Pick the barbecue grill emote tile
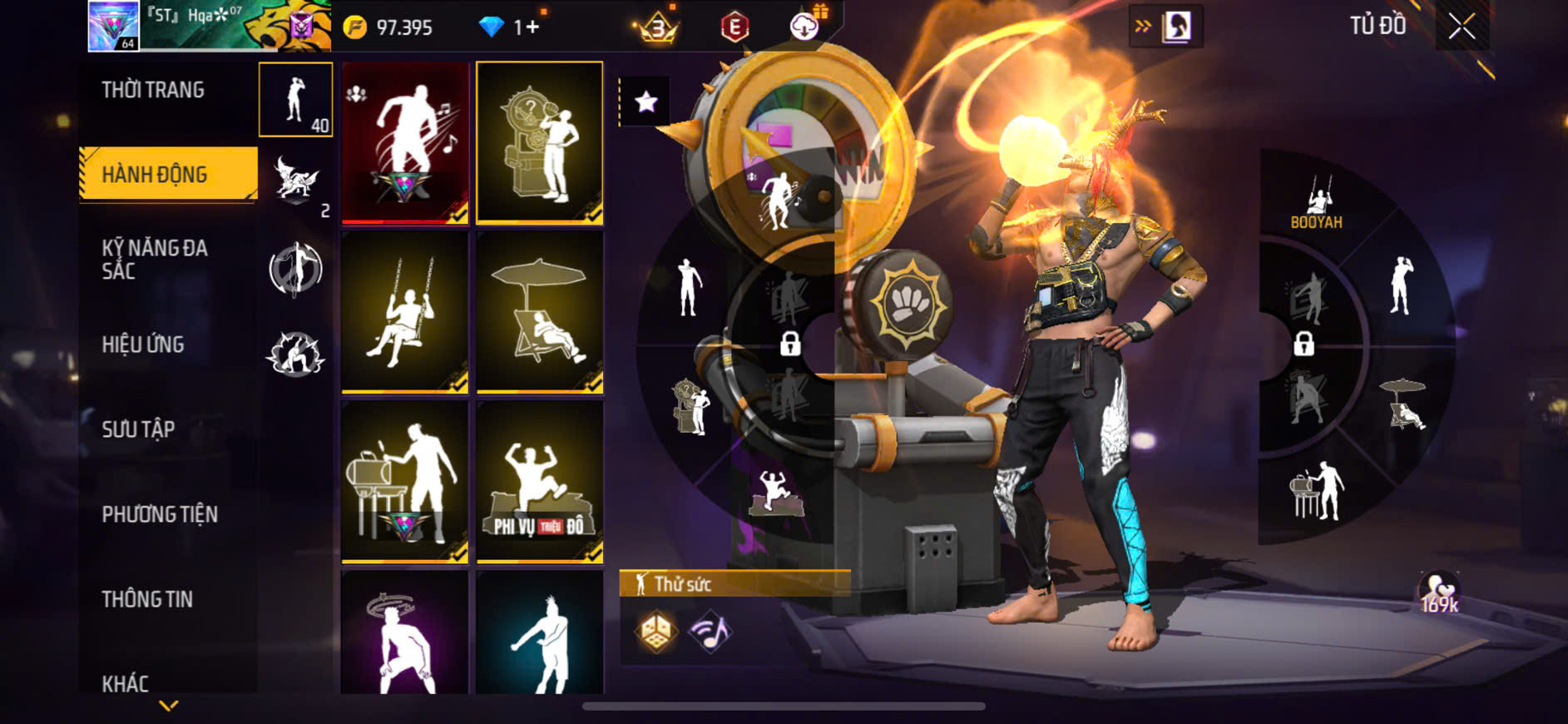 [x=405, y=481]
